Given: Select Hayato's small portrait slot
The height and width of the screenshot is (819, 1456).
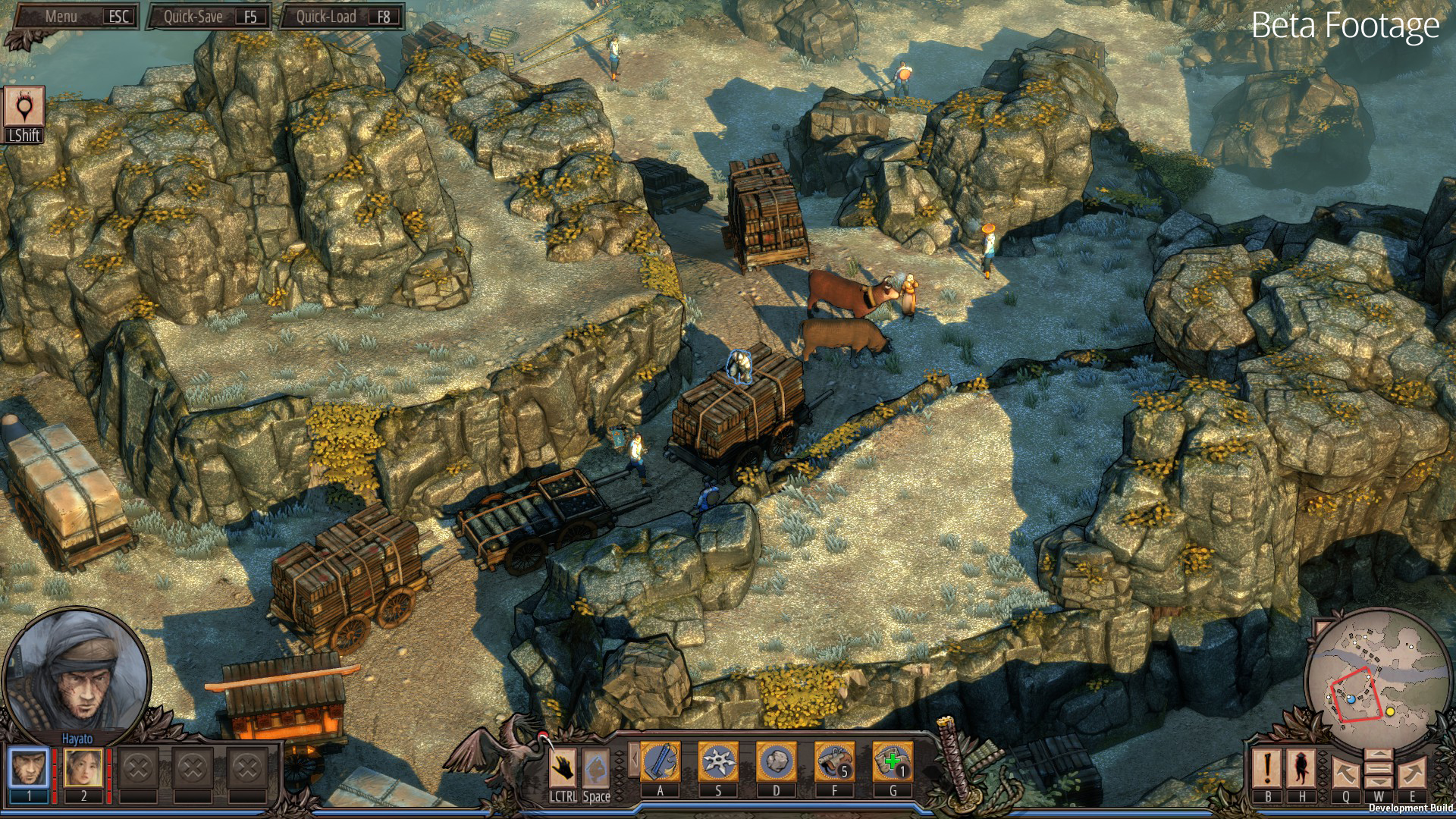Looking at the screenshot, I should coord(30,767).
